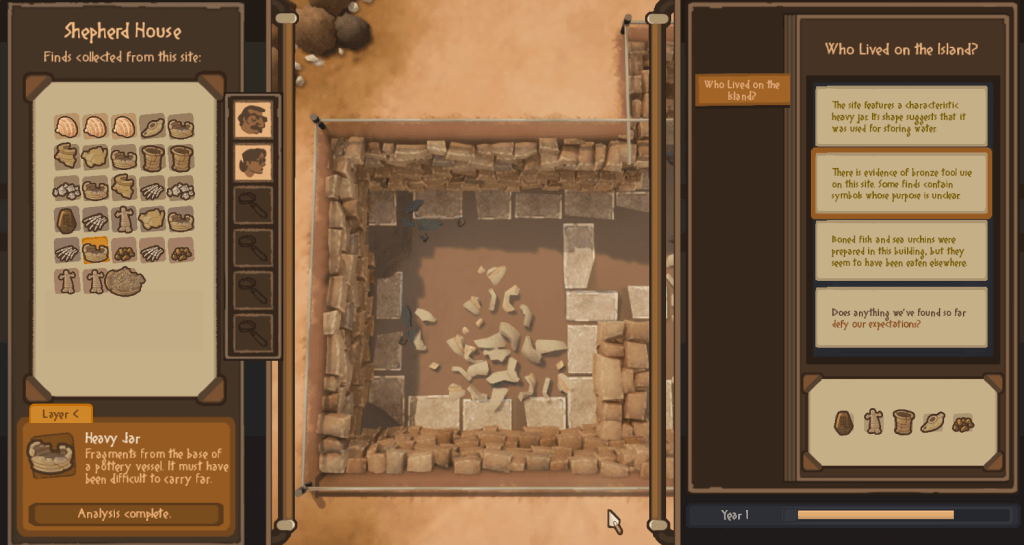Choose the nuggets pile in the evidence tray
This screenshot has width=1024, height=545.
point(963,423)
